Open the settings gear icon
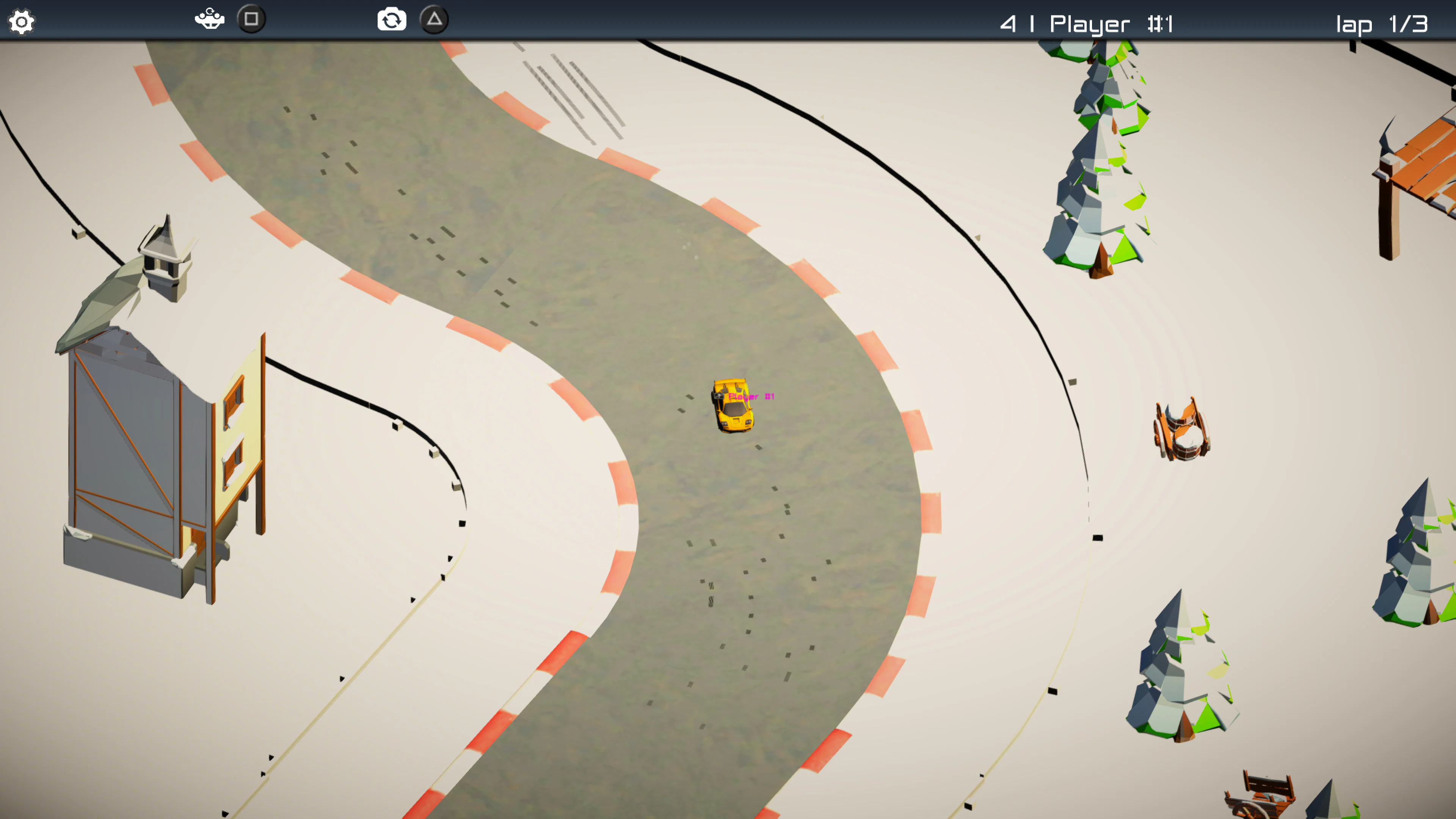This screenshot has width=1456, height=819. pyautogui.click(x=23, y=21)
